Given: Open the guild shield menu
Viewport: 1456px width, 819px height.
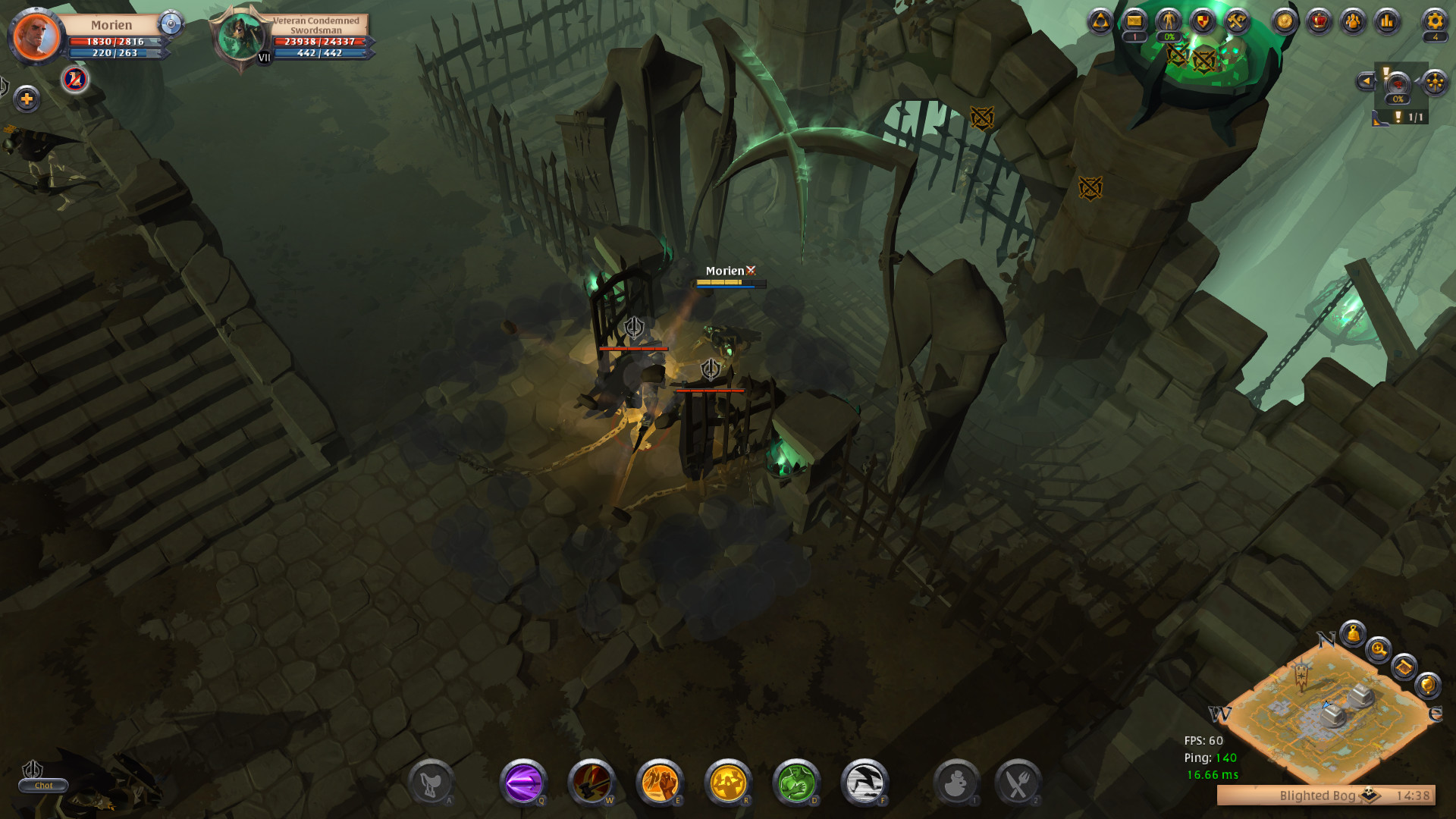Looking at the screenshot, I should (1203, 21).
